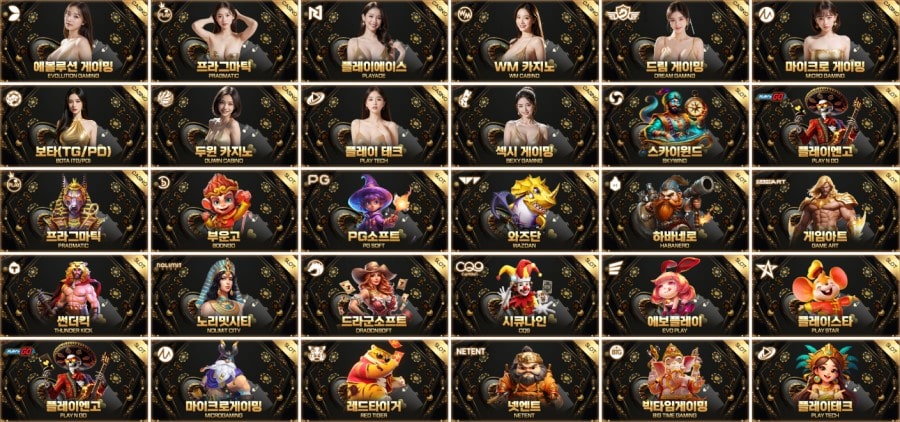Choose the Sexy Gaming tile
The height and width of the screenshot is (422, 900).
click(x=525, y=125)
